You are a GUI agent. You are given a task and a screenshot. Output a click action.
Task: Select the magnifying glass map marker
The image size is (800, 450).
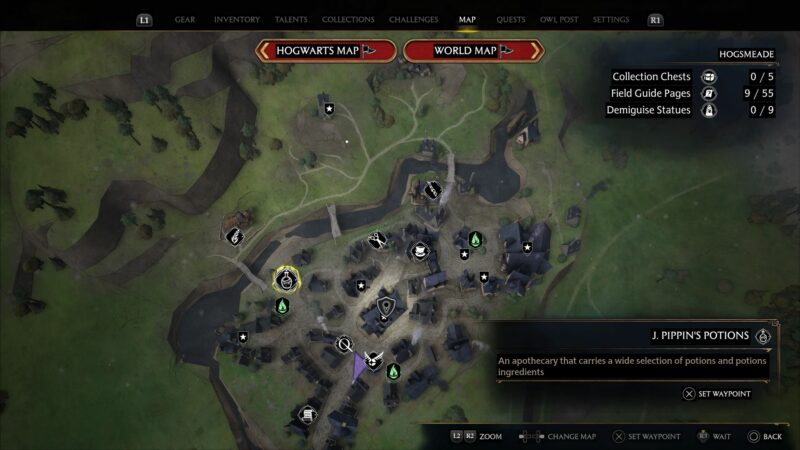pyautogui.click(x=345, y=345)
